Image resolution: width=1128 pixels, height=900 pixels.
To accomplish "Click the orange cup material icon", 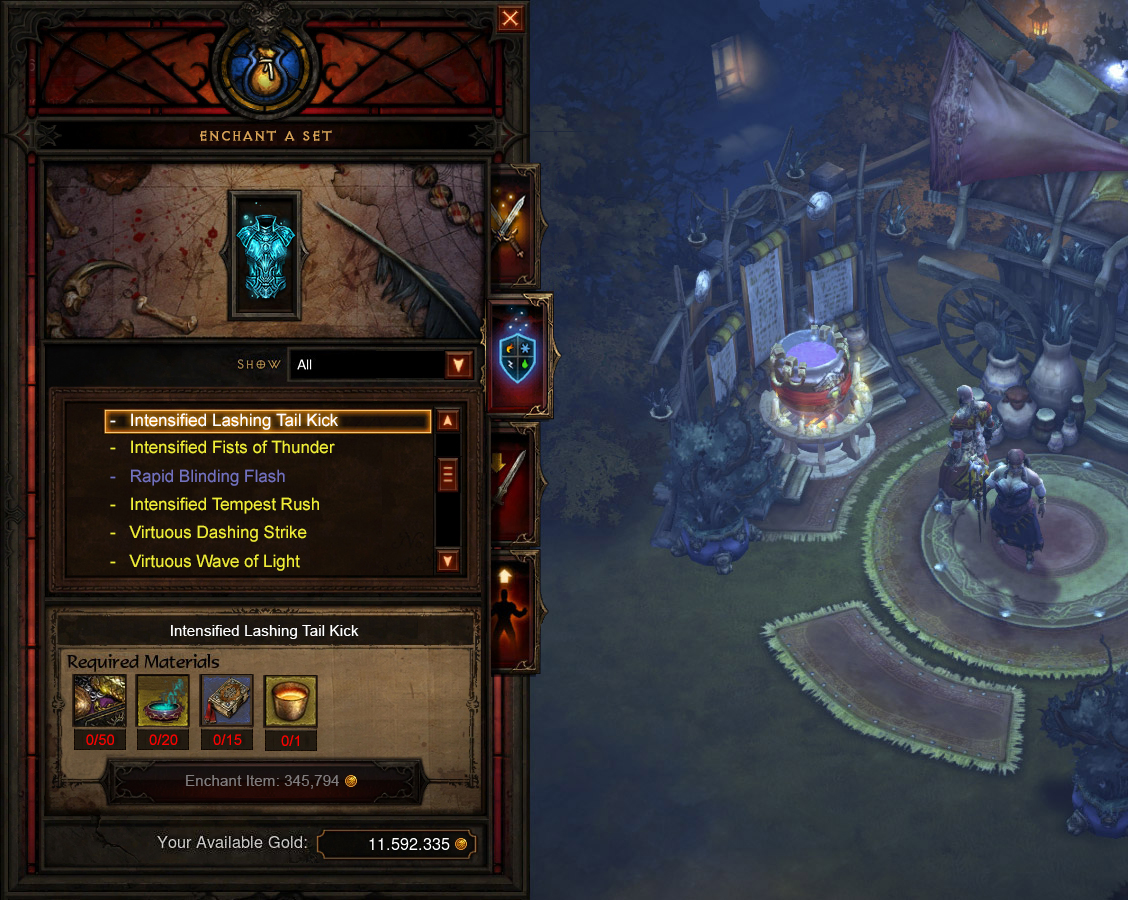I will coord(291,700).
